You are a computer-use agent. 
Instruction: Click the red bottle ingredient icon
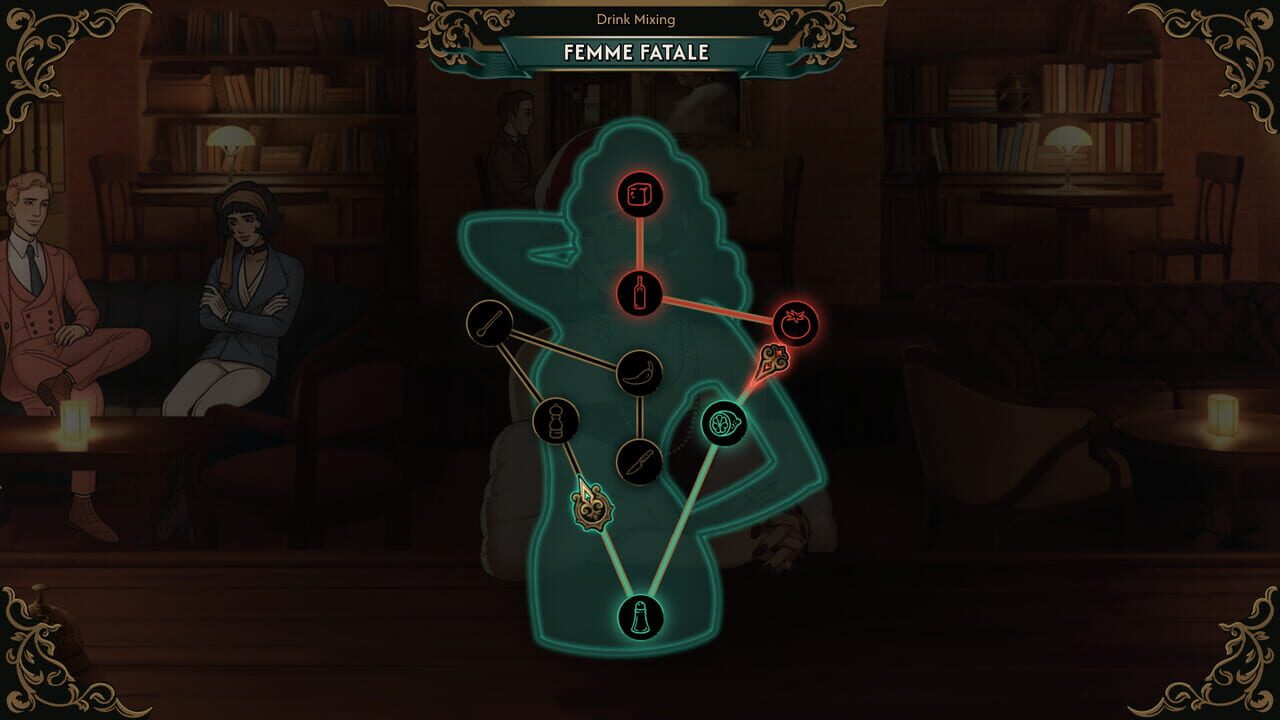pos(641,291)
